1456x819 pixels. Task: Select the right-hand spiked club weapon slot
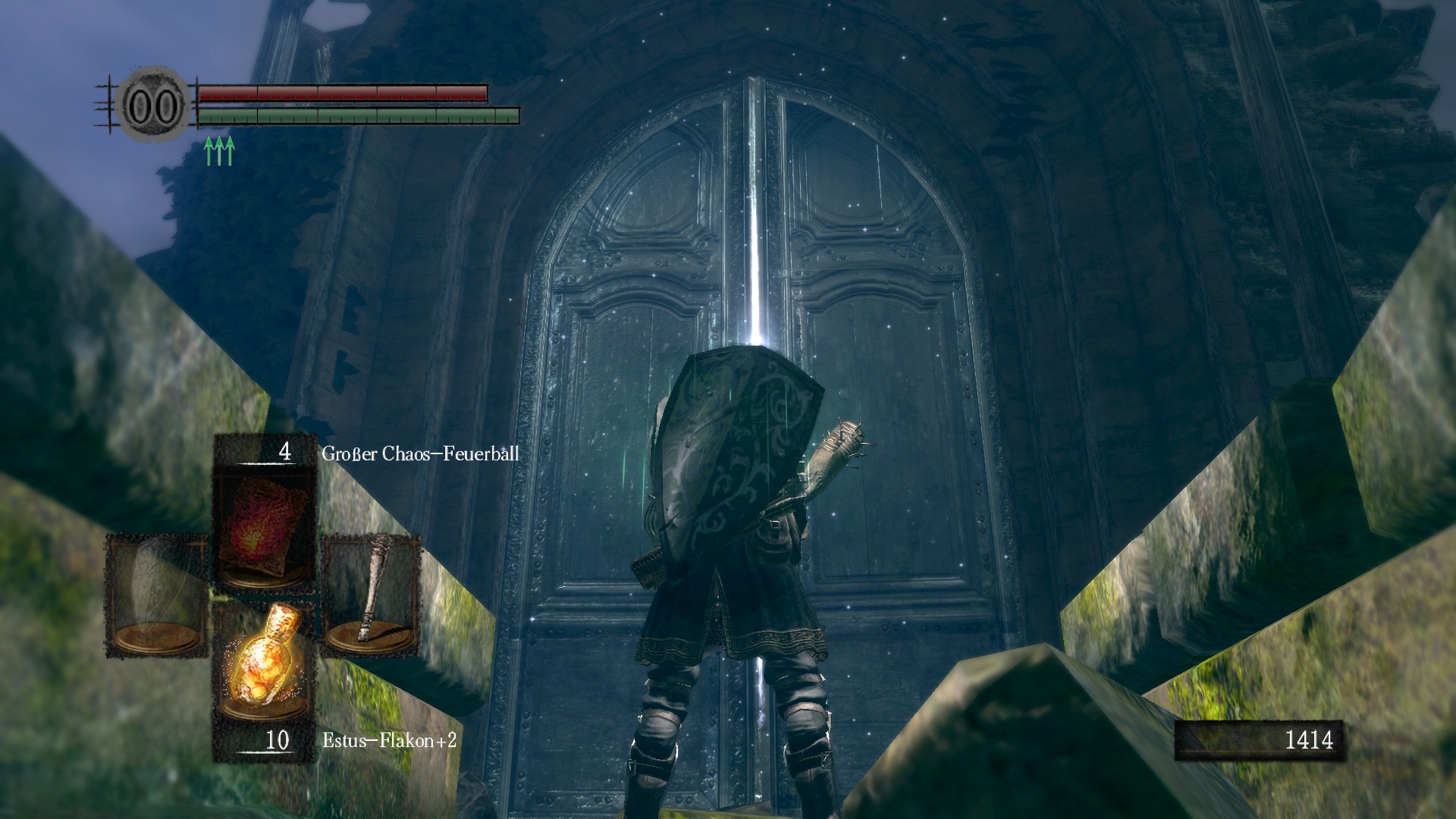[x=372, y=595]
